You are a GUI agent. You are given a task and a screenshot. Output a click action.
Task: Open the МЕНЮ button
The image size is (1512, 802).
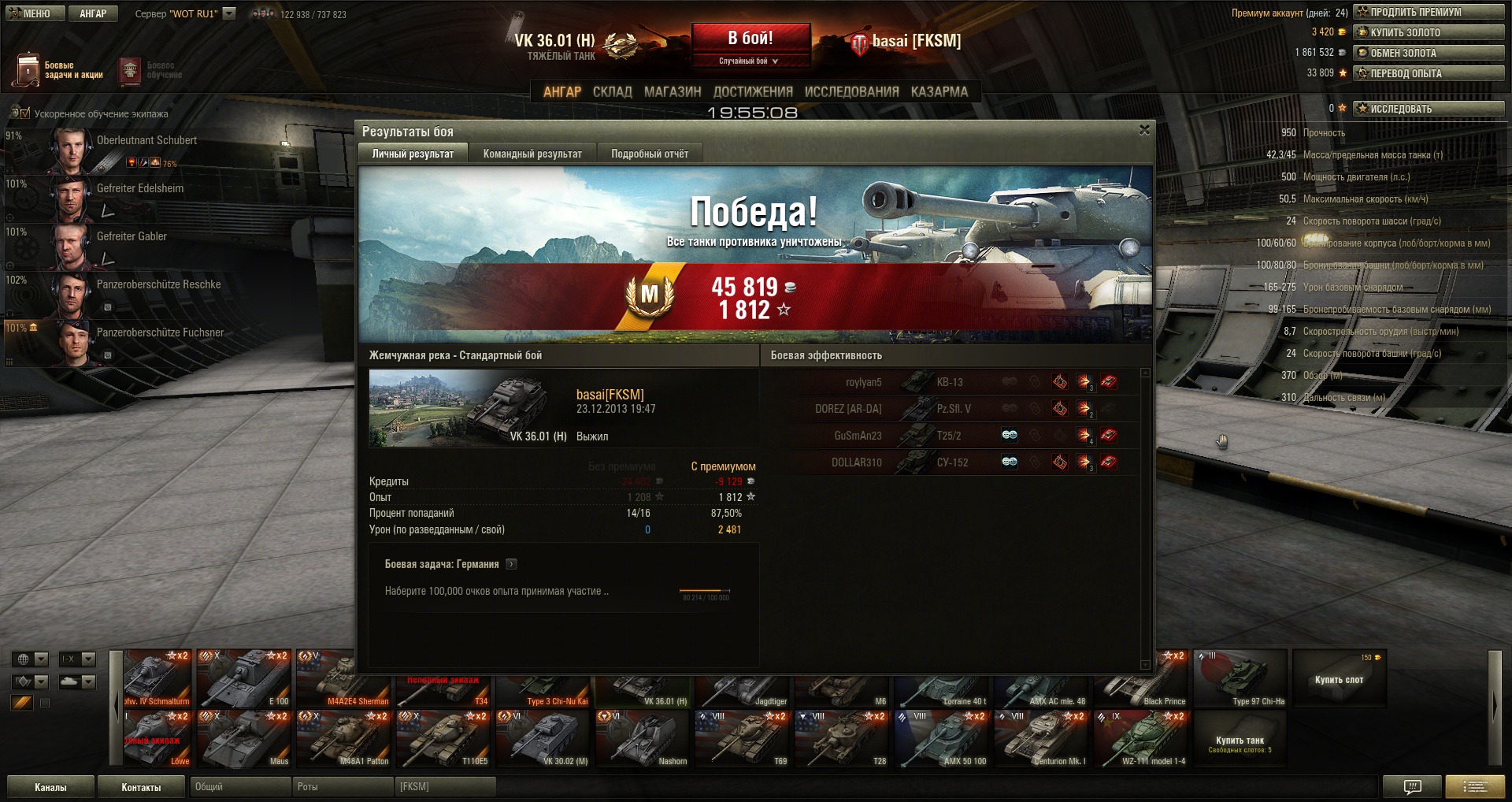point(35,13)
